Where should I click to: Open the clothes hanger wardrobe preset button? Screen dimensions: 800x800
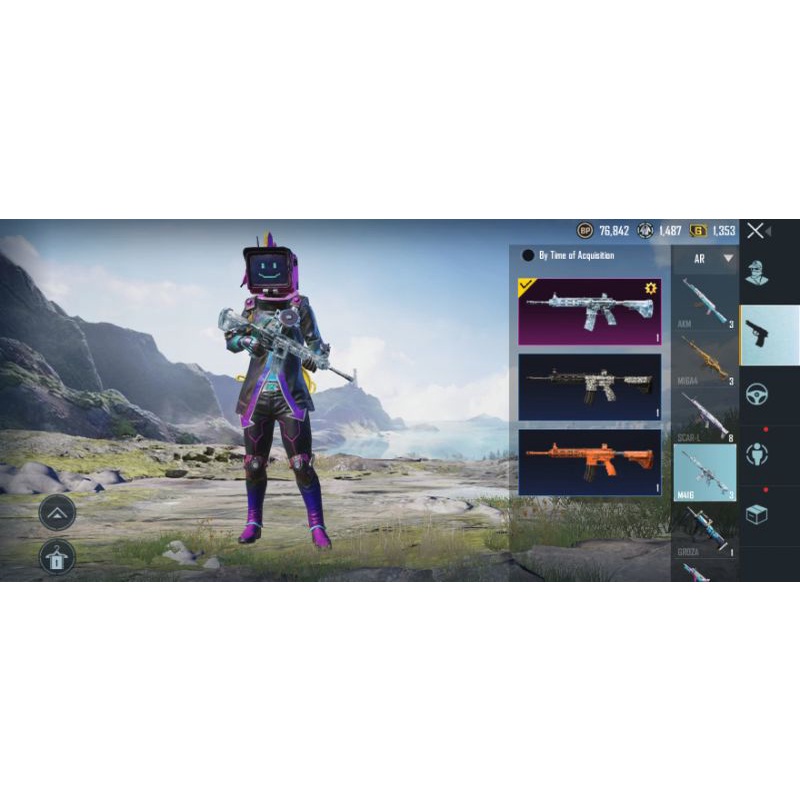coord(57,557)
